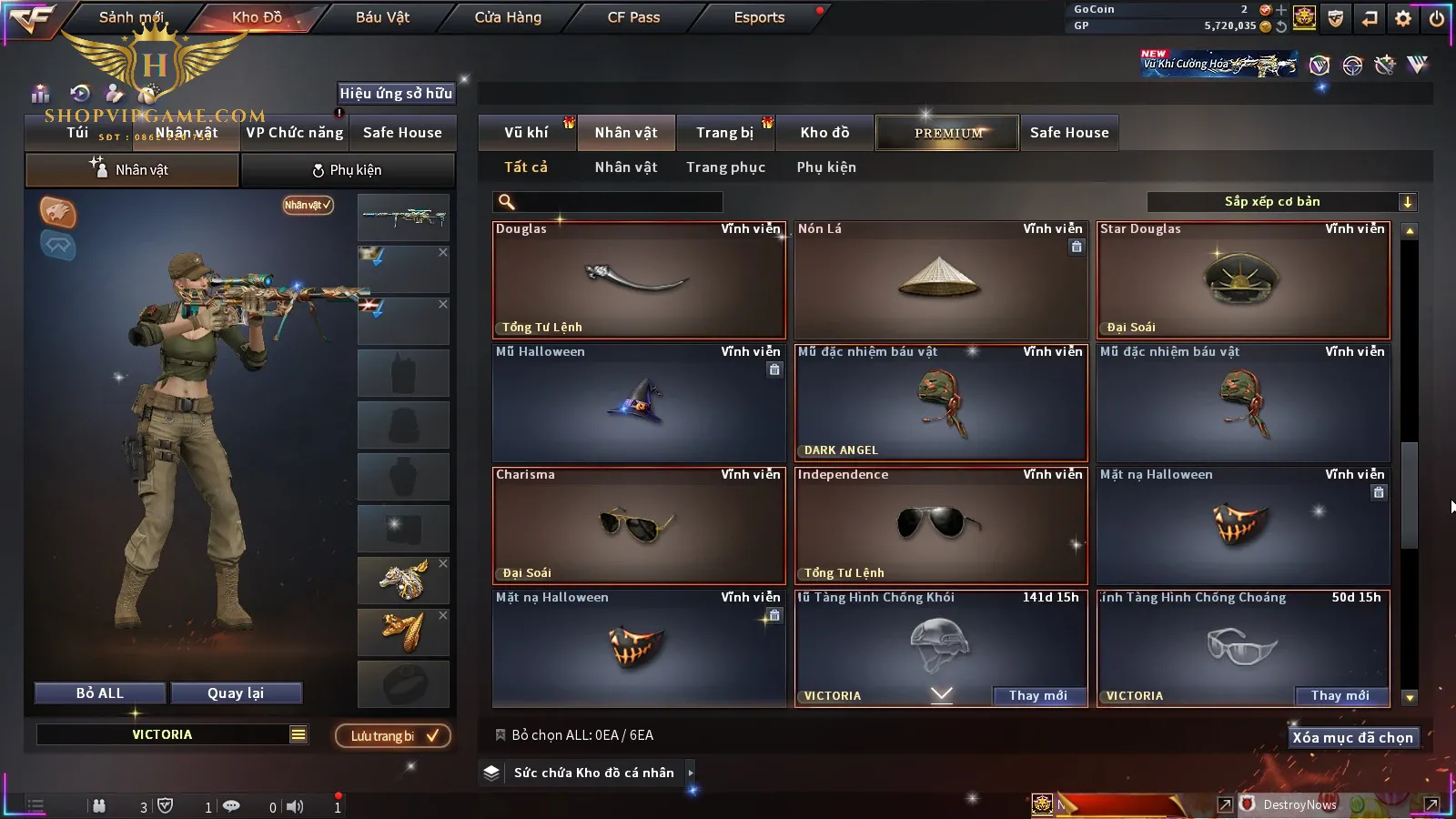Viewport: 1456px width, 819px height.
Task: Select the Nón Lá hat item
Action: 940,280
